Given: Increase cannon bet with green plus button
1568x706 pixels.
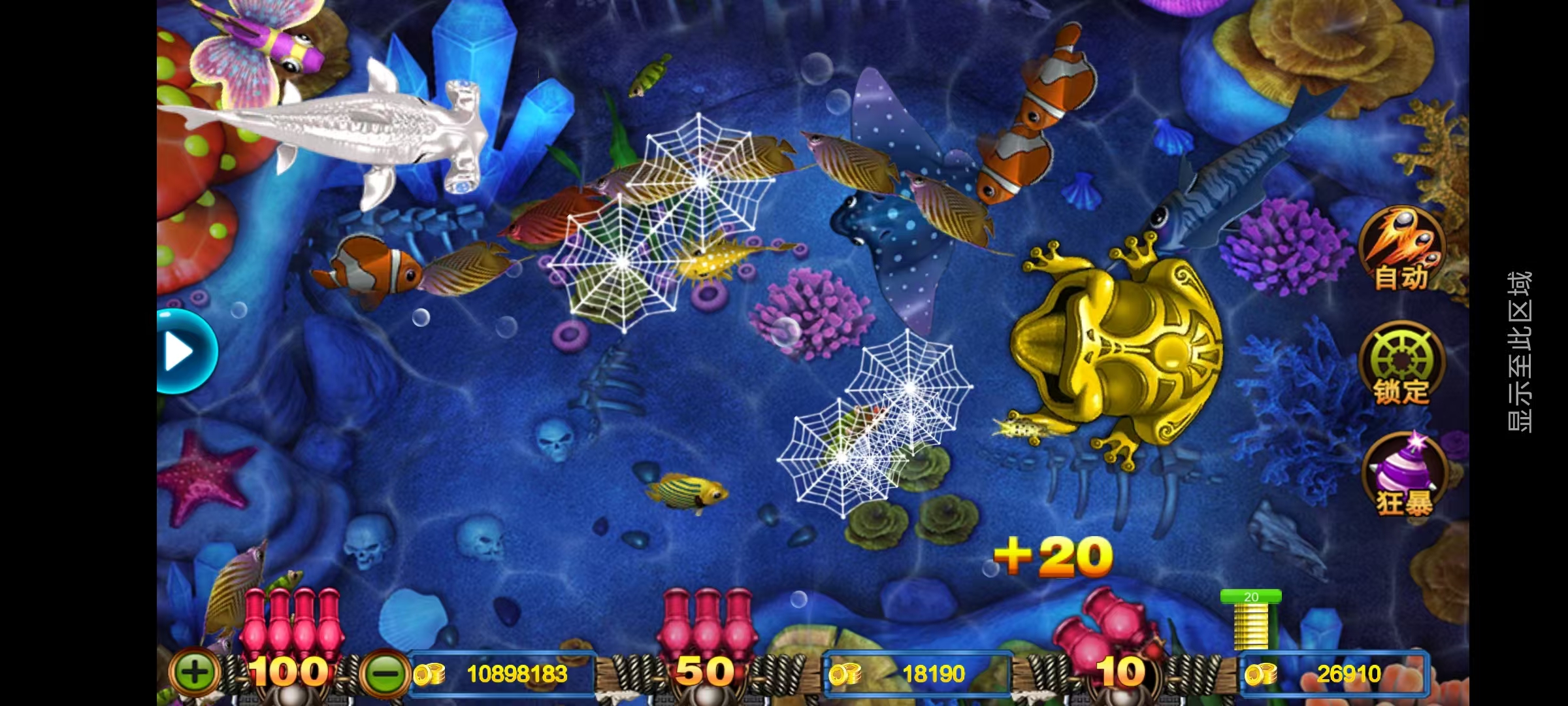Looking at the screenshot, I should (194, 672).
